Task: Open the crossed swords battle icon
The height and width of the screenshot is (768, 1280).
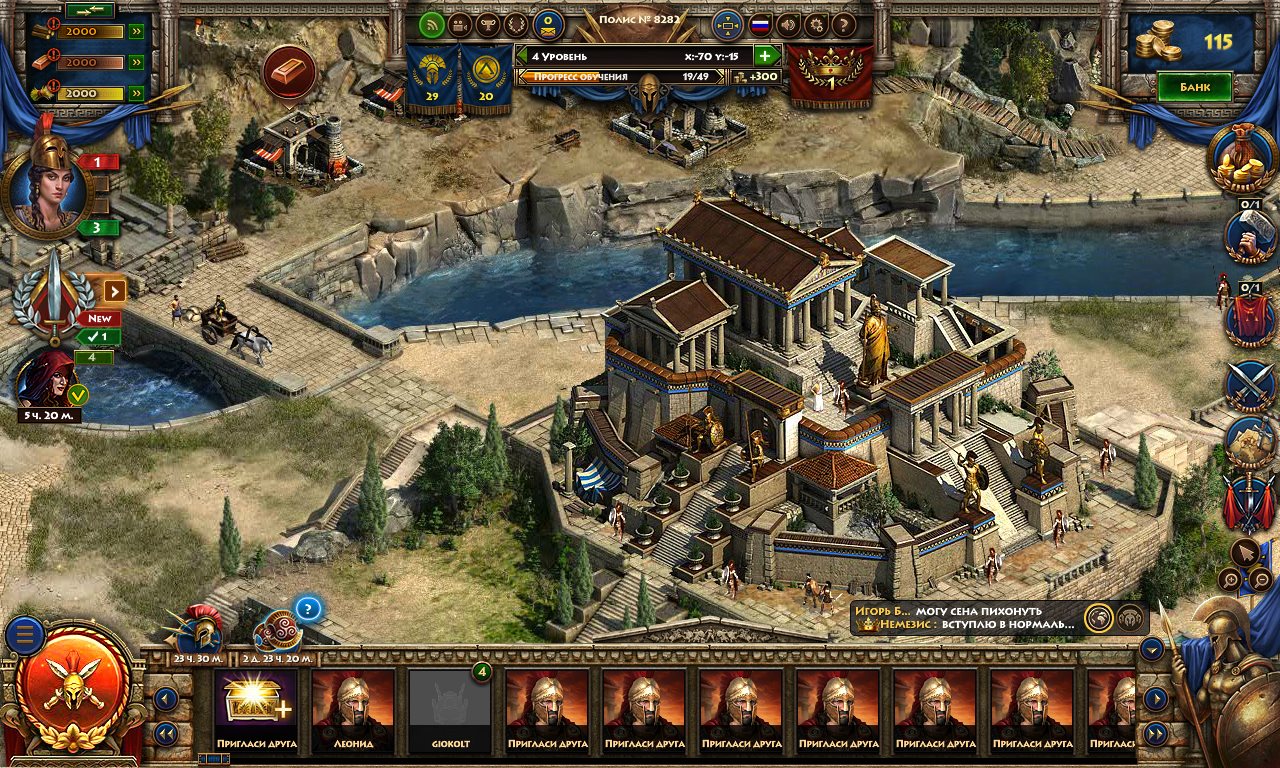Action: click(1251, 385)
